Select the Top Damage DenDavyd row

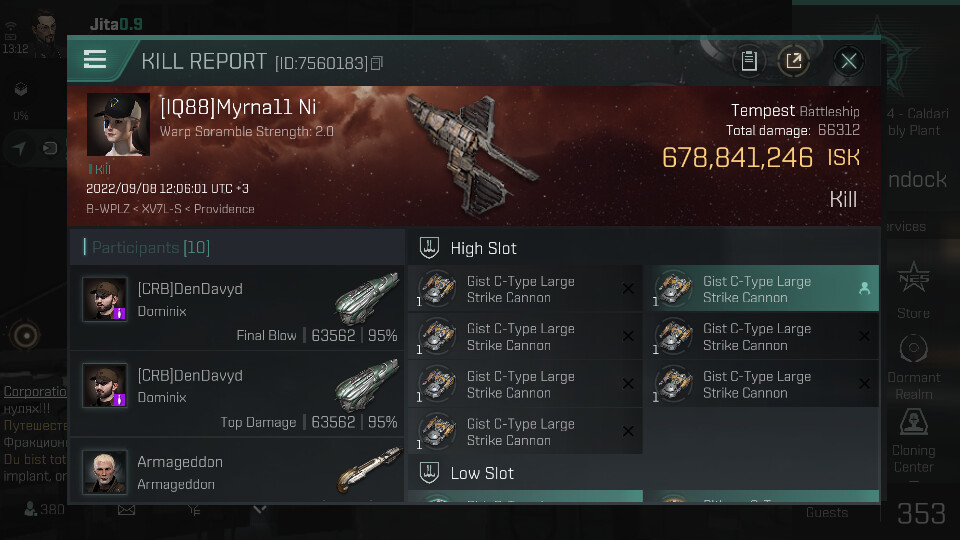[237, 397]
